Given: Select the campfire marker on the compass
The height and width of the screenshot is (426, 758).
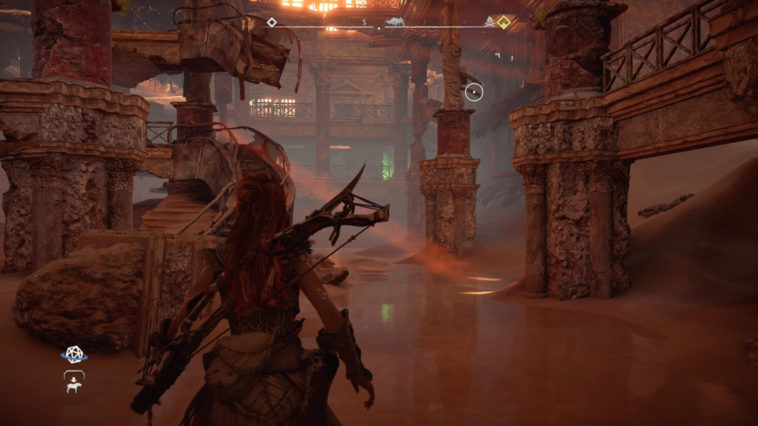Looking at the screenshot, I should 489,20.
